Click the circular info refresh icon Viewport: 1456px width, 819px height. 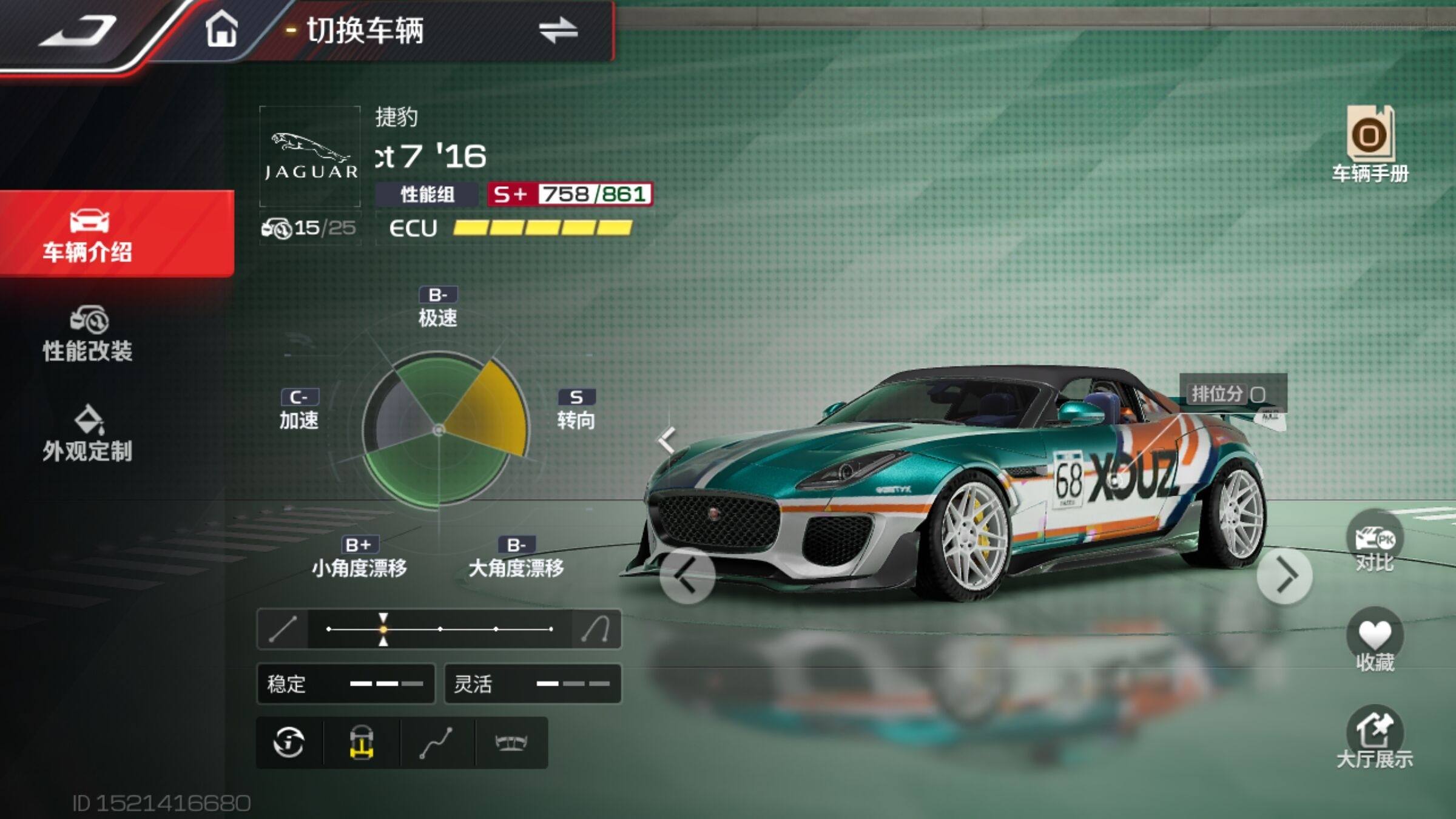[289, 742]
